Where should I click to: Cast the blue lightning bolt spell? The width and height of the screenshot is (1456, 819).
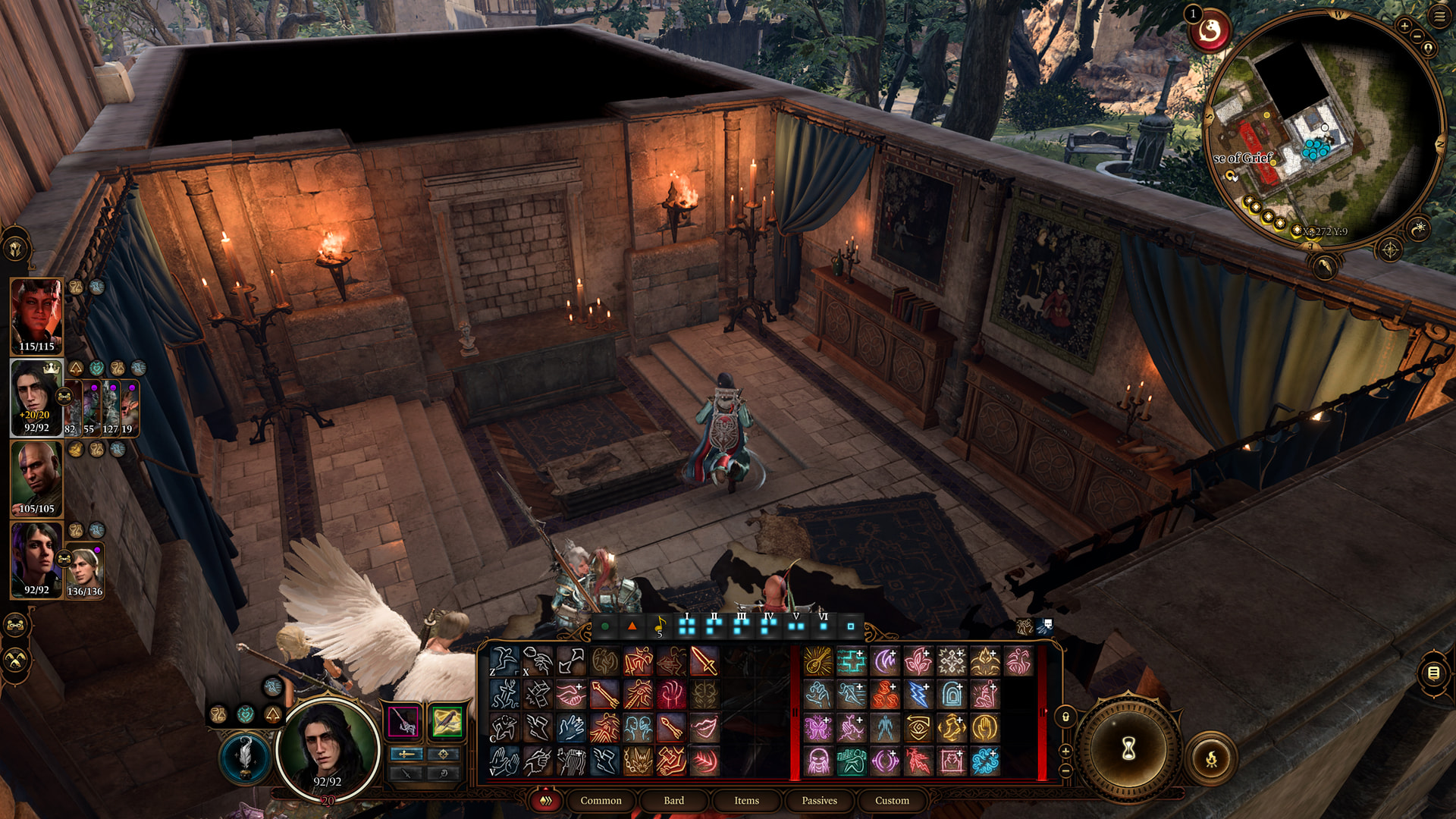pos(918,695)
